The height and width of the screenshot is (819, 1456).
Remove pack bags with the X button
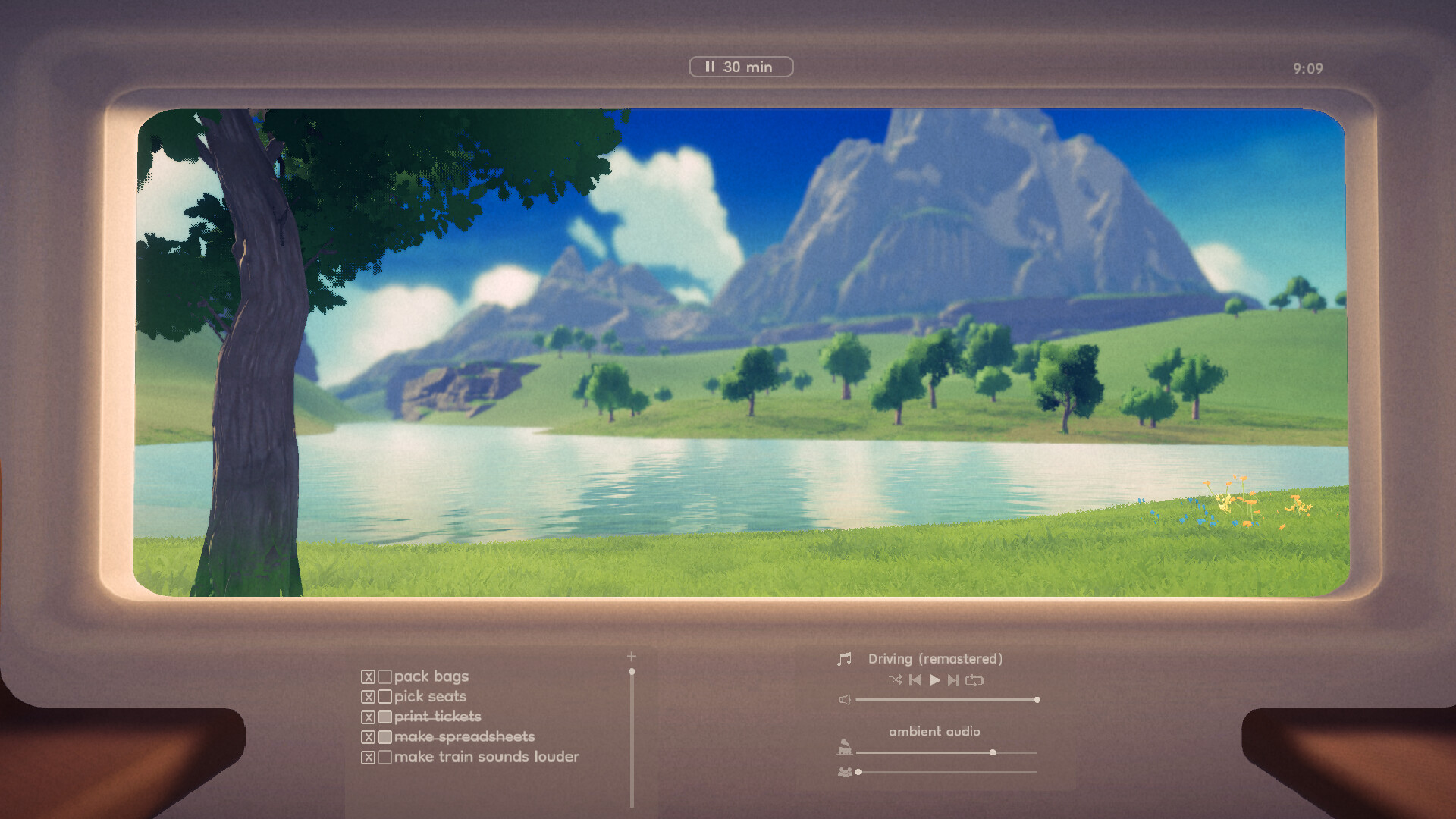pyautogui.click(x=369, y=677)
